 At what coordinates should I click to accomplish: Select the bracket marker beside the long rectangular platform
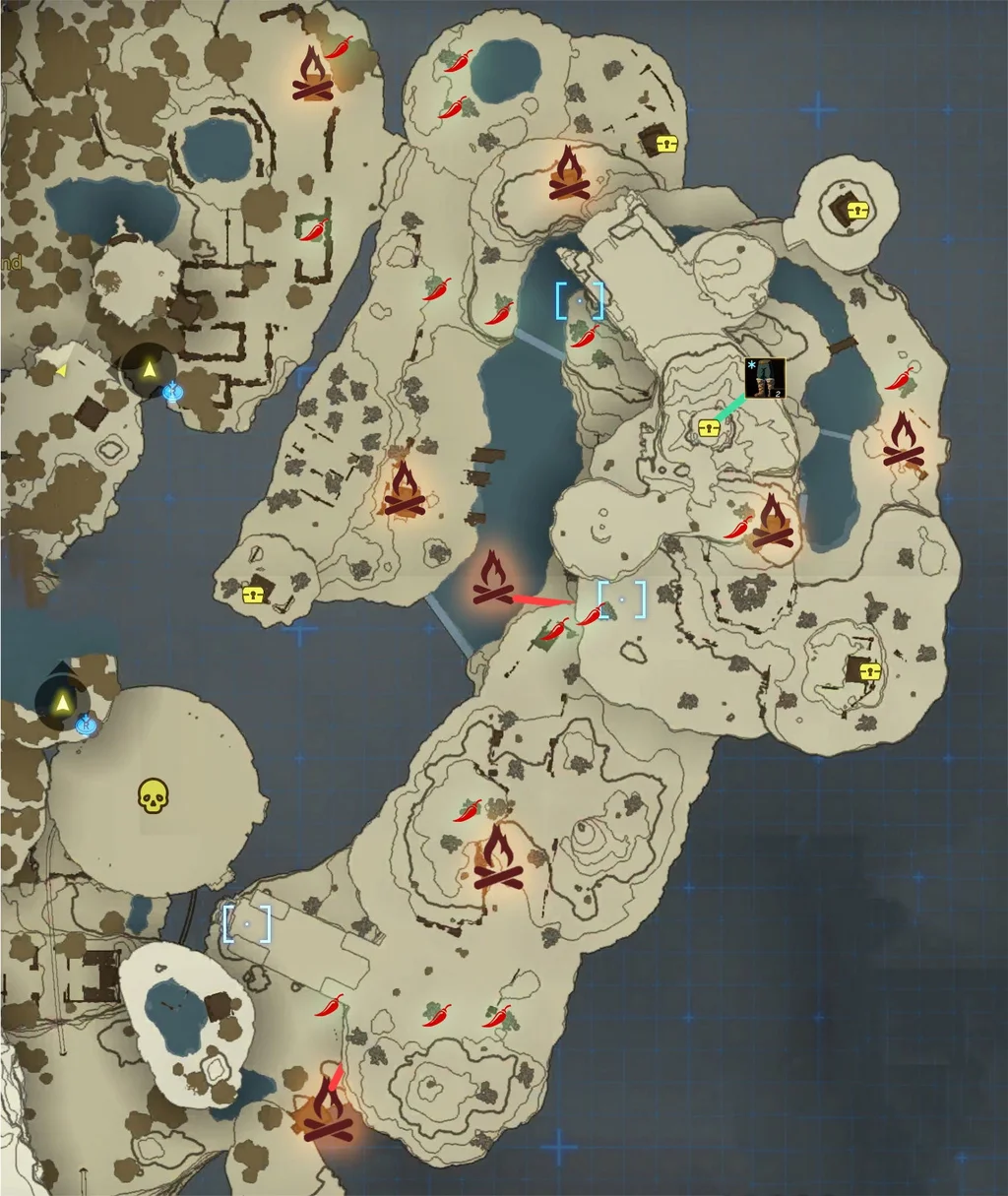coord(246,923)
